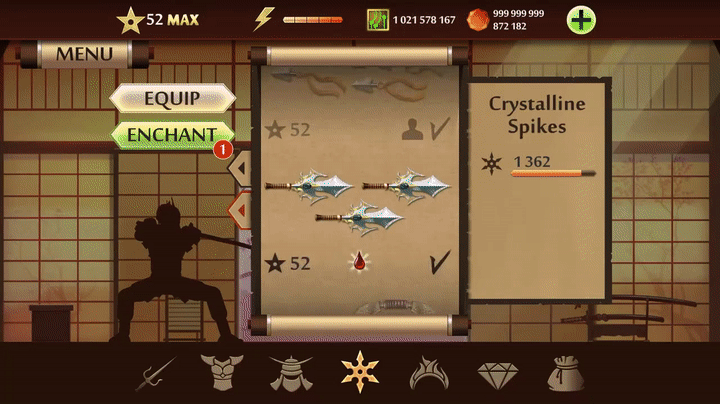Screen dimensions: 720x404
Task: Open the body armor category
Action: [220, 373]
